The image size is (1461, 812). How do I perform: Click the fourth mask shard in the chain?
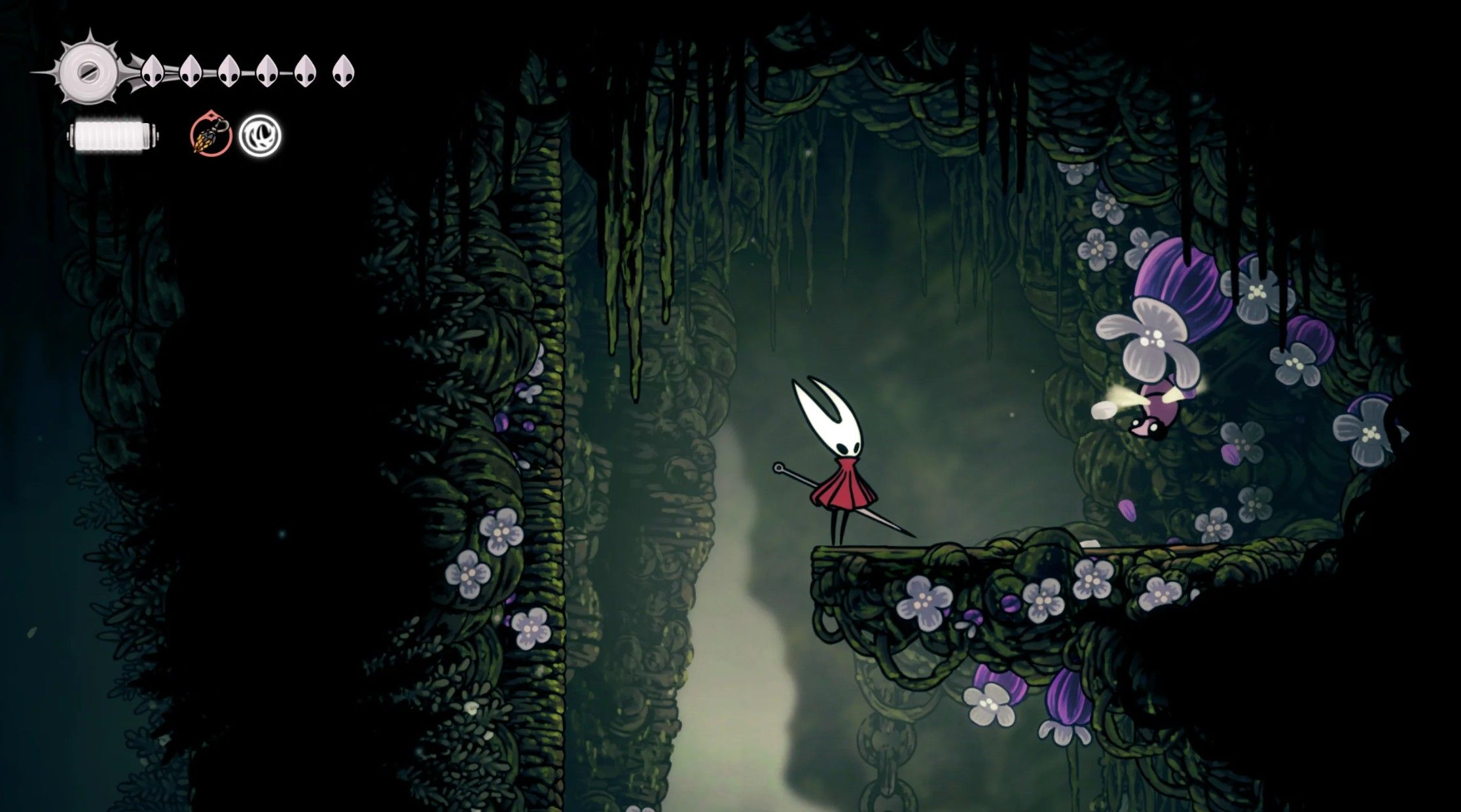pyautogui.click(x=266, y=71)
